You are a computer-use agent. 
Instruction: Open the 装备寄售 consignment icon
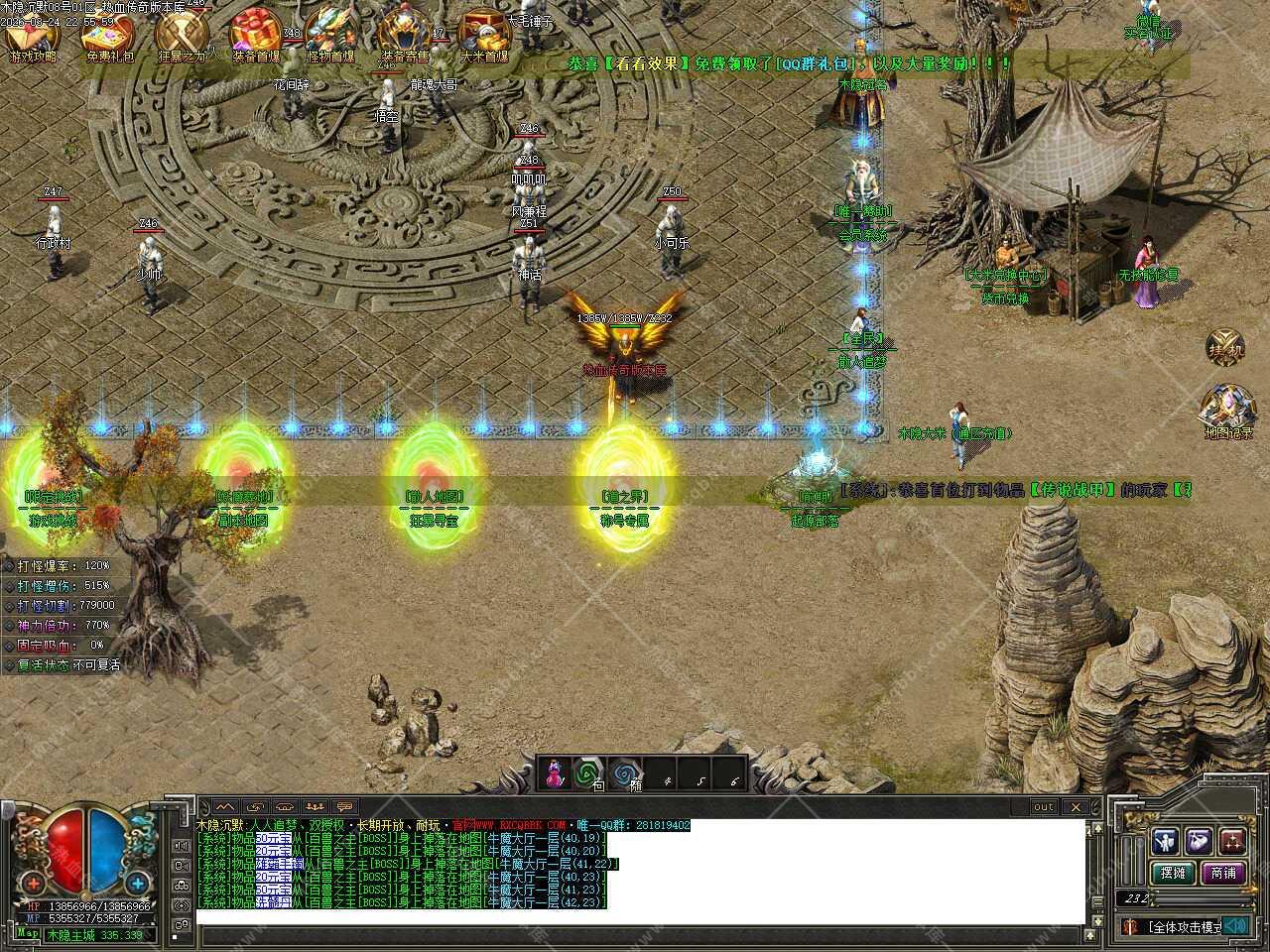point(405,34)
